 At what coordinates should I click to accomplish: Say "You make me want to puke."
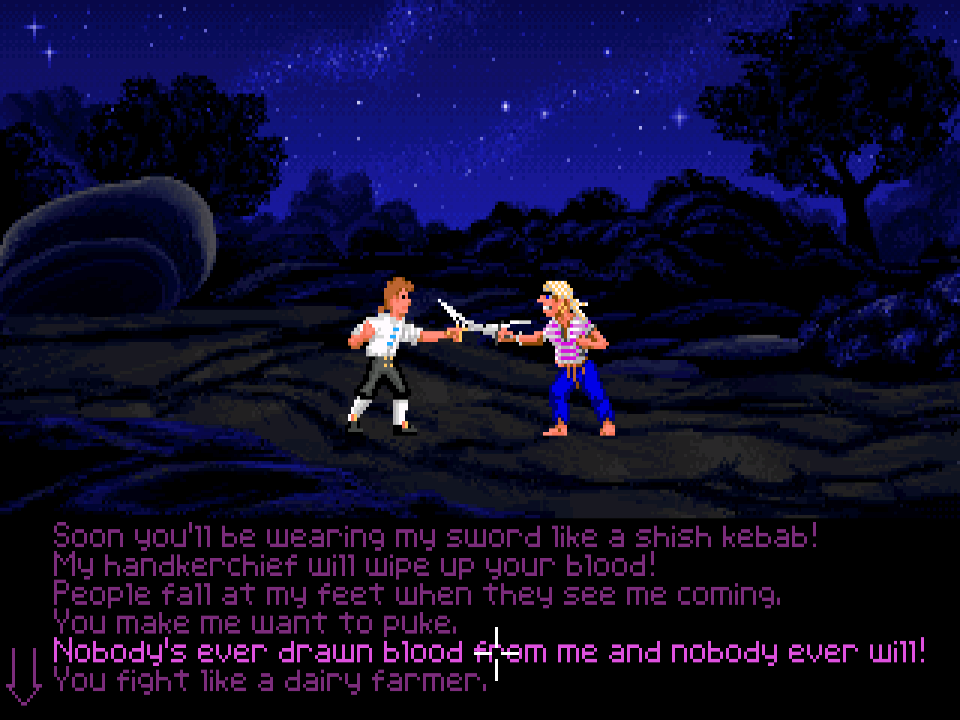pyautogui.click(x=255, y=624)
